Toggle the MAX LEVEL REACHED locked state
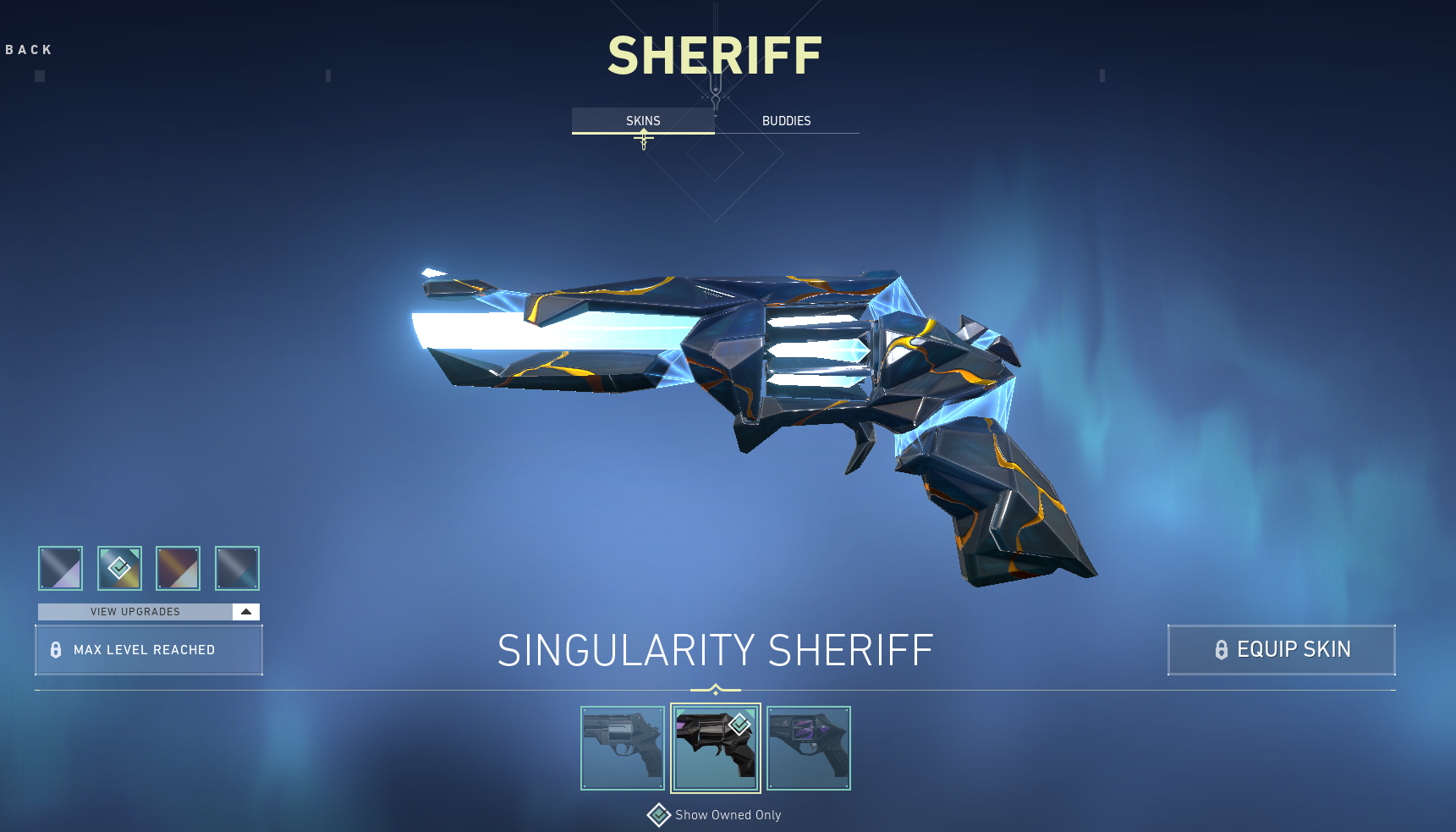 pyautogui.click(x=149, y=650)
